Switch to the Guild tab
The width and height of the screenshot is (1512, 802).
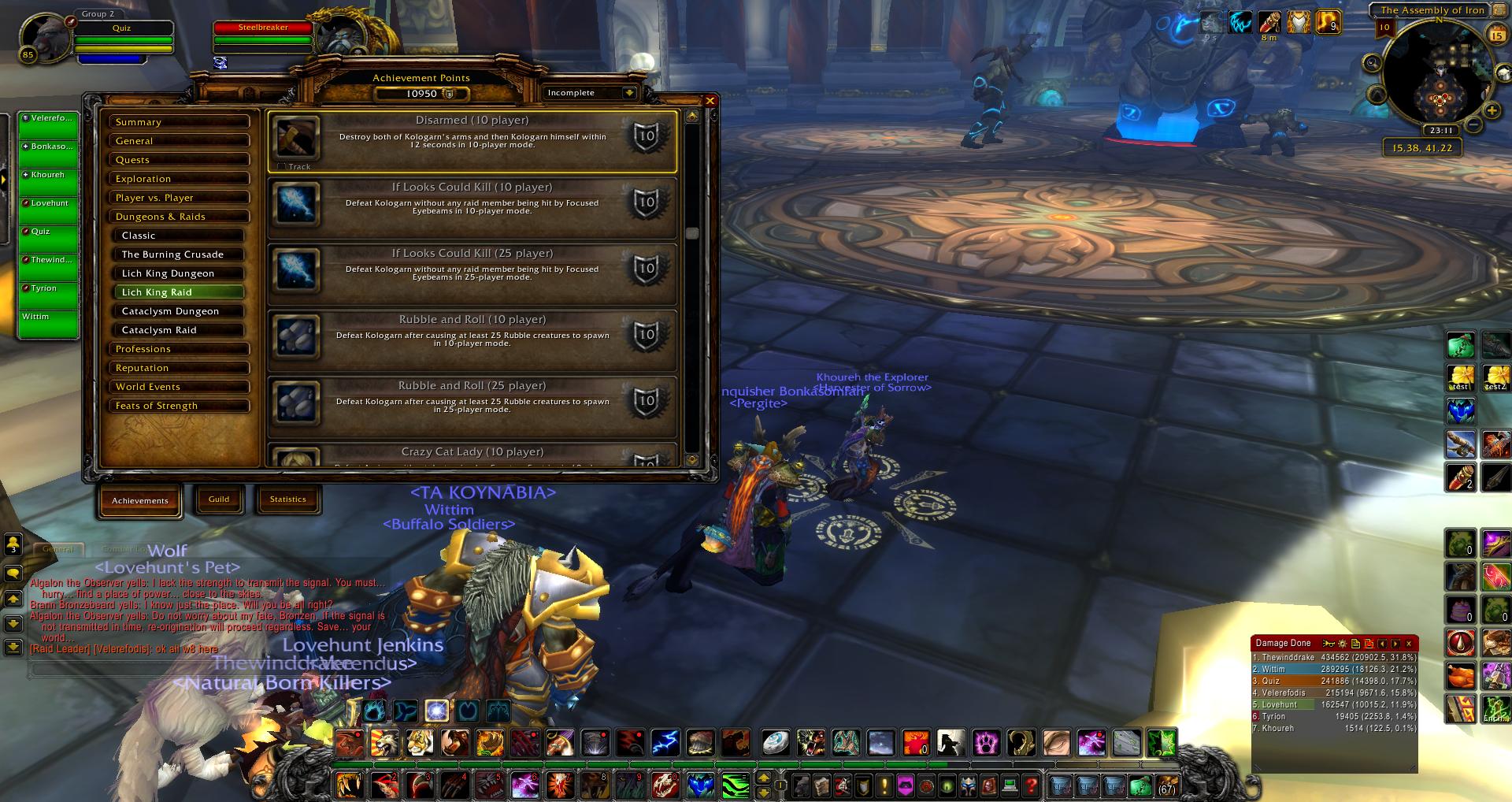[219, 499]
